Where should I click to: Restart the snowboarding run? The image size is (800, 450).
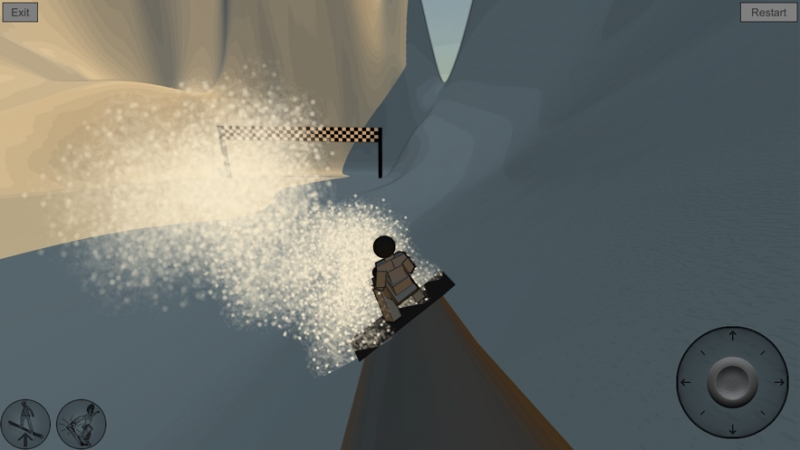[x=768, y=13]
